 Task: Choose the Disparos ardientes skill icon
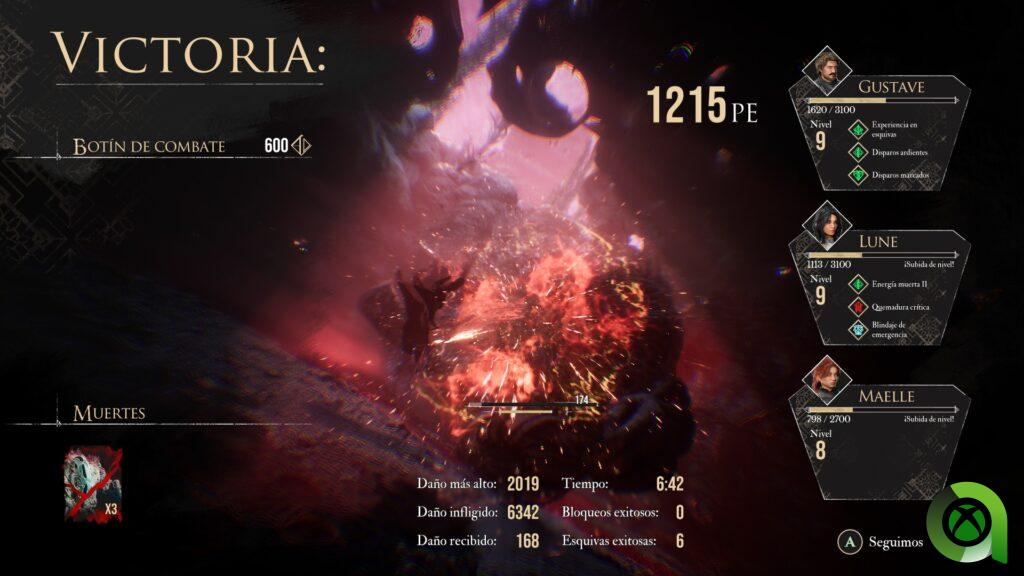click(x=856, y=152)
